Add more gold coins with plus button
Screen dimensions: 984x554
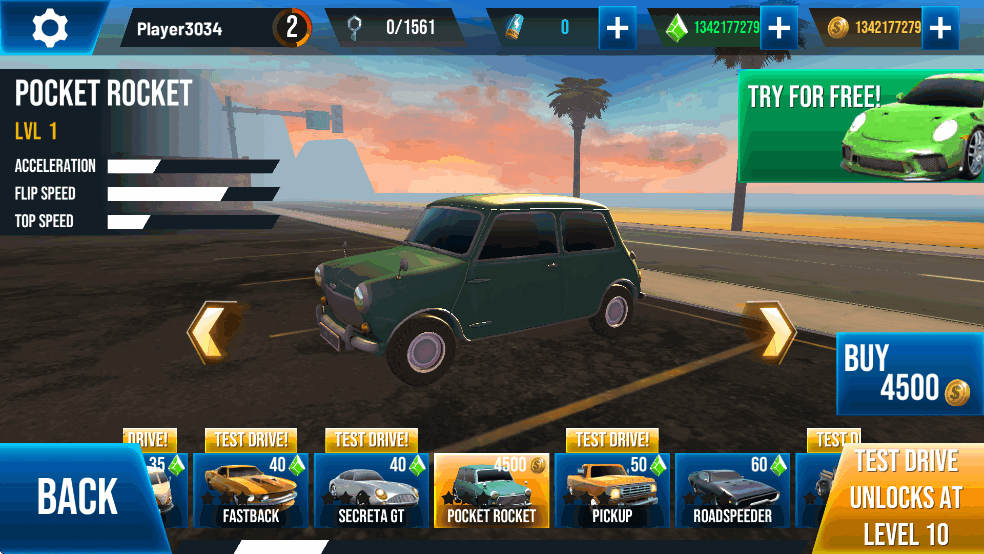[940, 28]
